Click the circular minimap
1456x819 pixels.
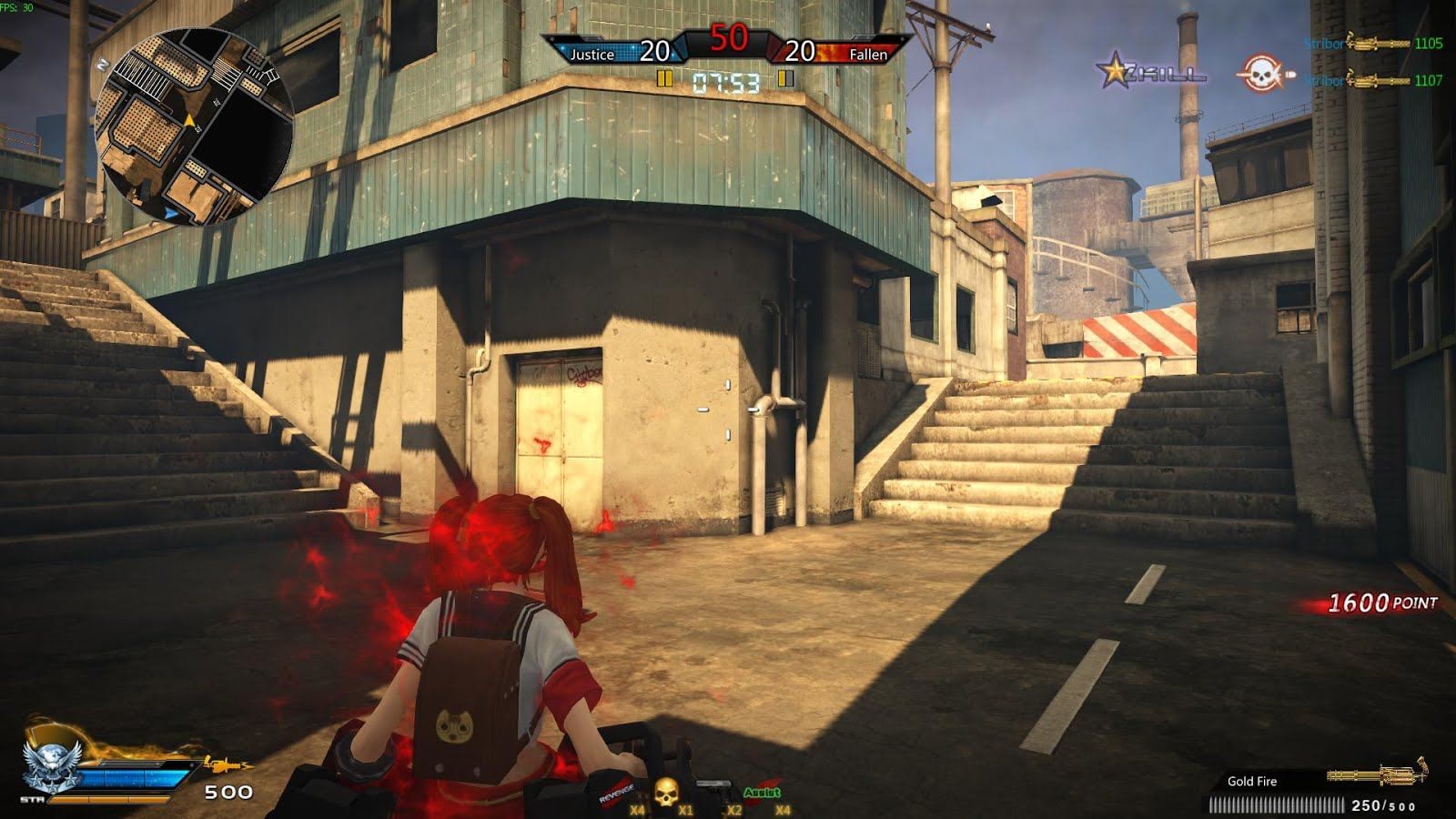[x=193, y=126]
